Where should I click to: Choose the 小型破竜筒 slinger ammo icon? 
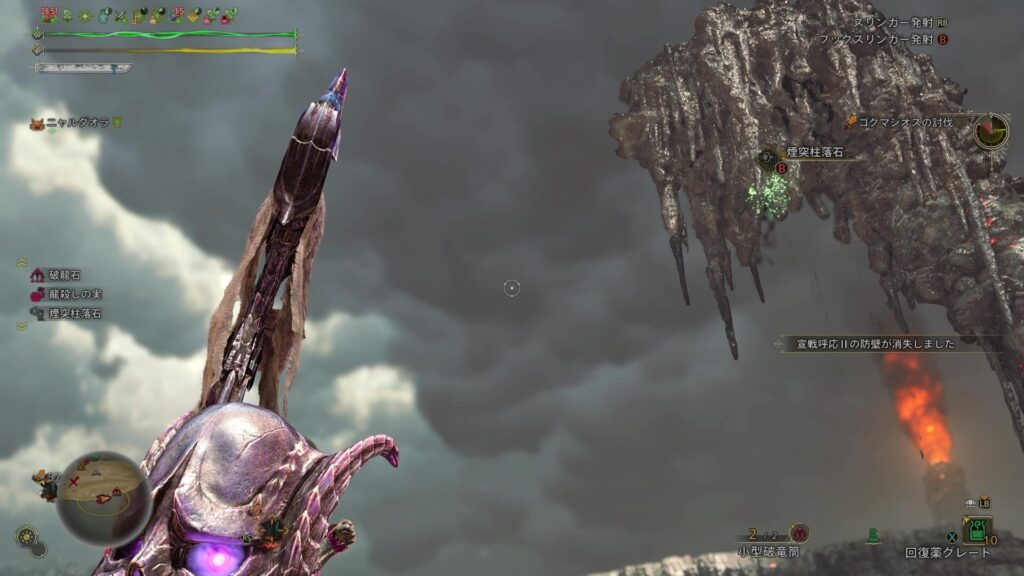click(x=799, y=533)
